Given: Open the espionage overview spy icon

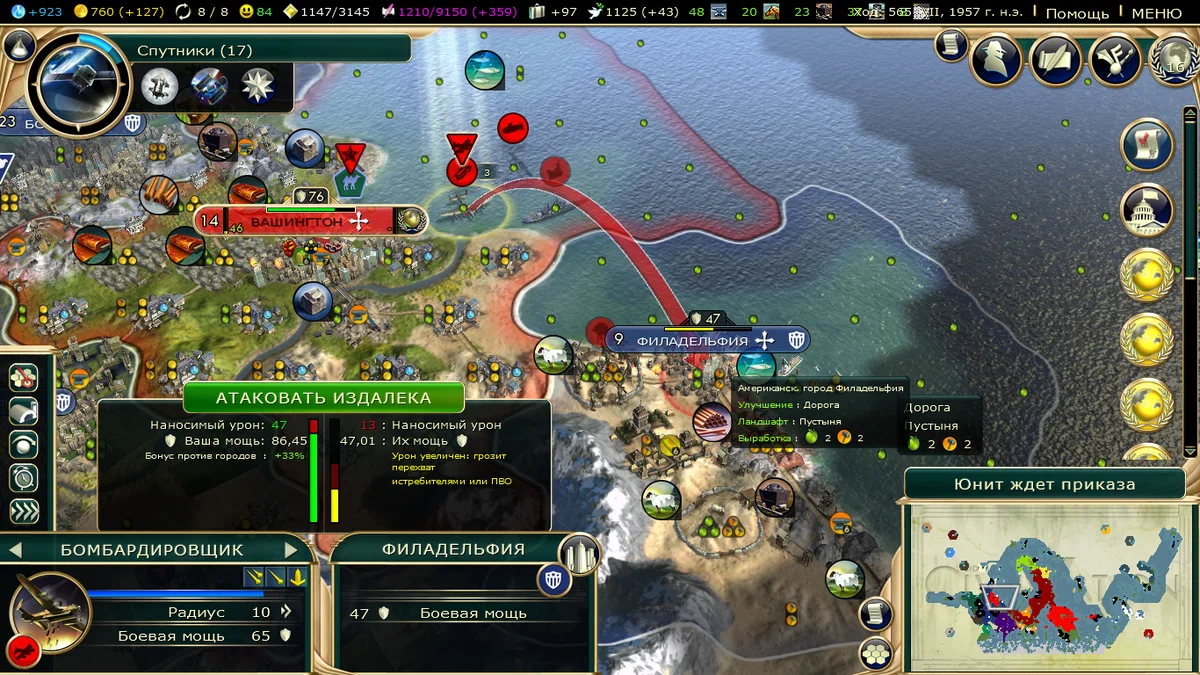Looking at the screenshot, I should pos(996,60).
